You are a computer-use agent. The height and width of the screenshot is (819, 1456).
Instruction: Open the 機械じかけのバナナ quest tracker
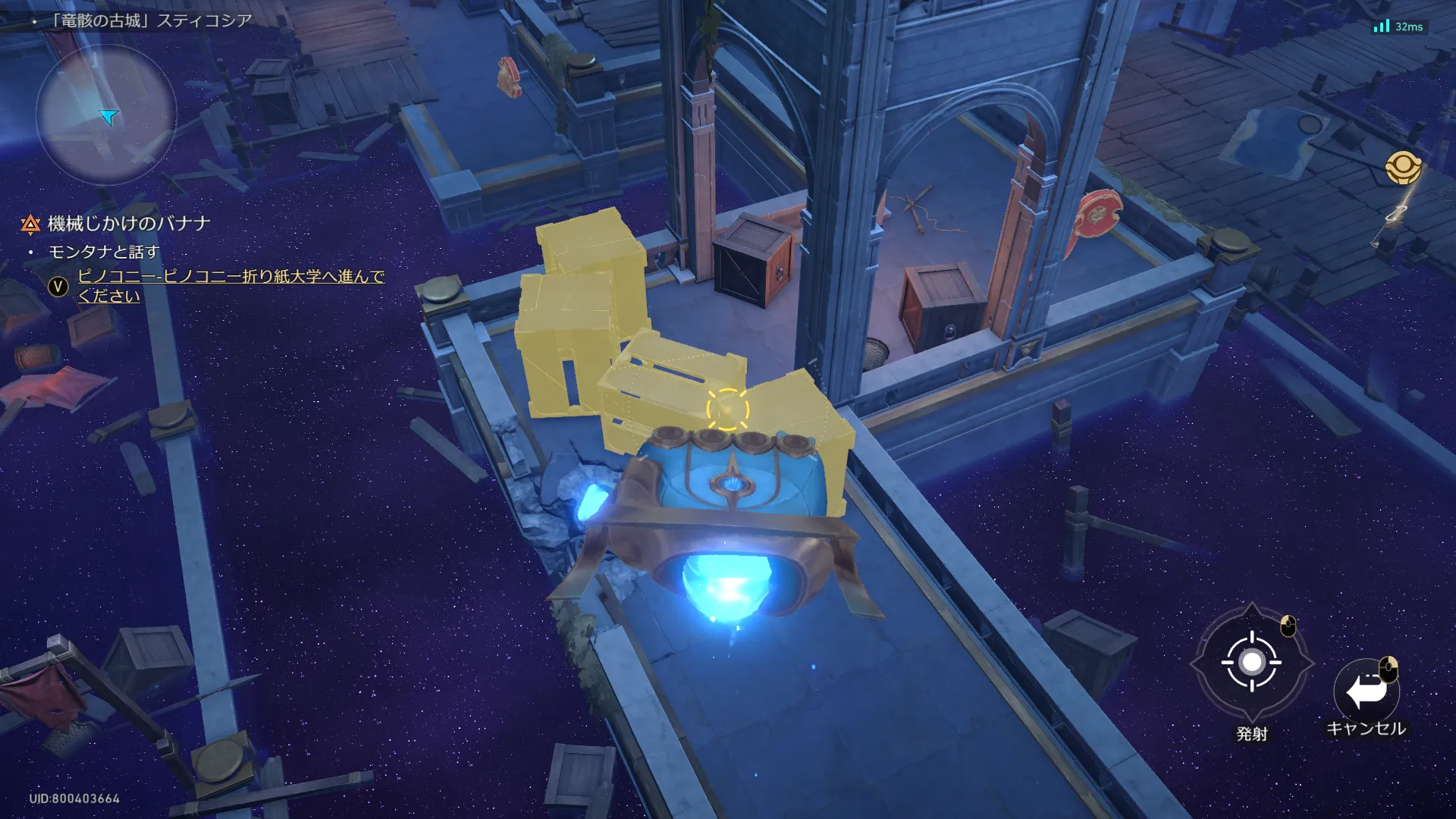[x=129, y=224]
